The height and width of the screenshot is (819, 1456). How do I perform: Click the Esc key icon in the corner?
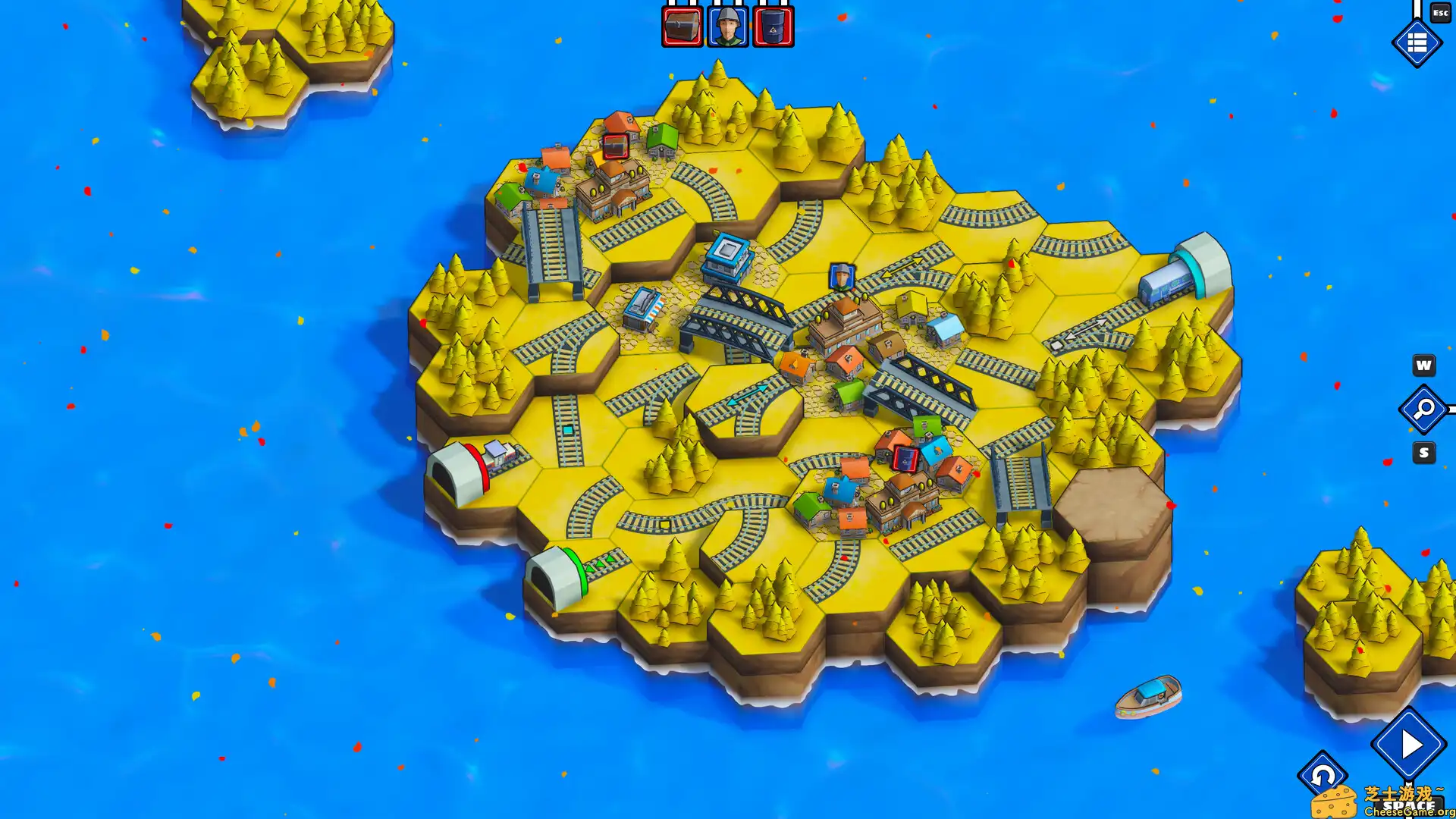pos(1439,13)
